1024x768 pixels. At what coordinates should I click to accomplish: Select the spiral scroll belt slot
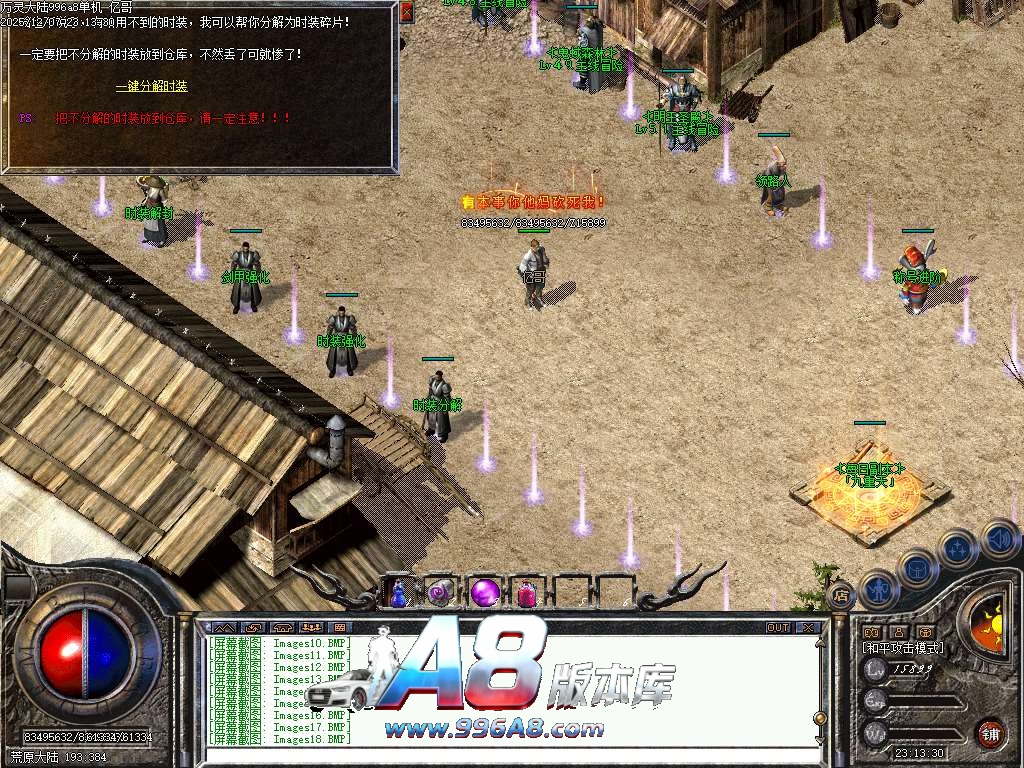pos(441,593)
